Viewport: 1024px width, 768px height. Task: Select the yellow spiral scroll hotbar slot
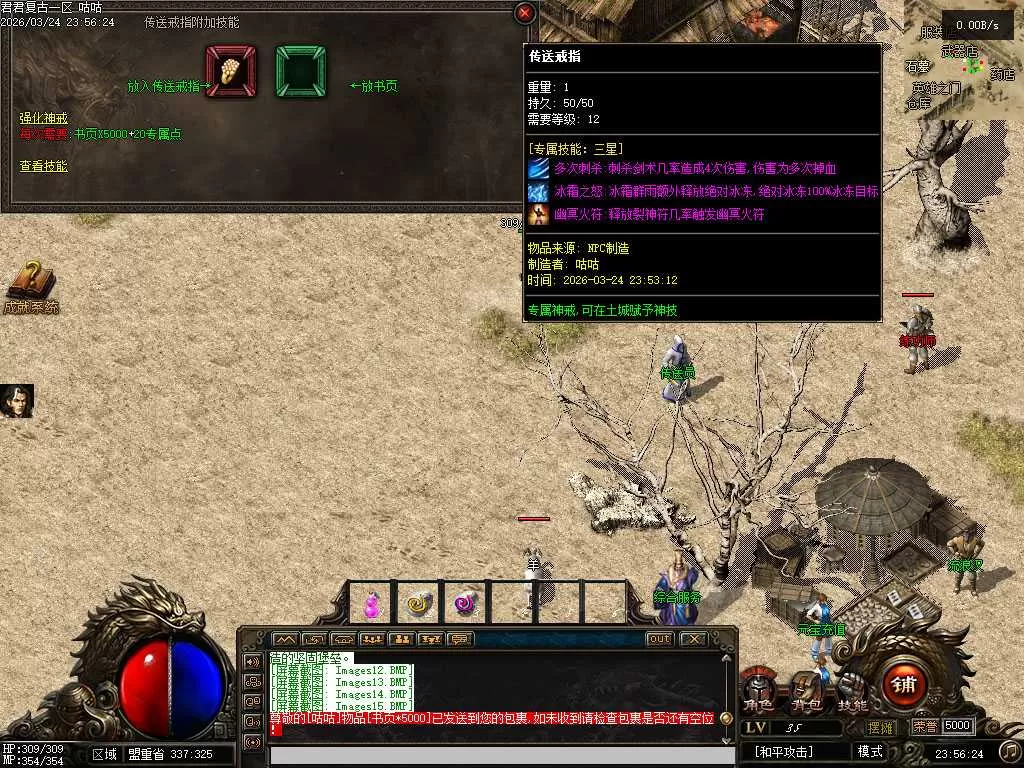point(418,603)
